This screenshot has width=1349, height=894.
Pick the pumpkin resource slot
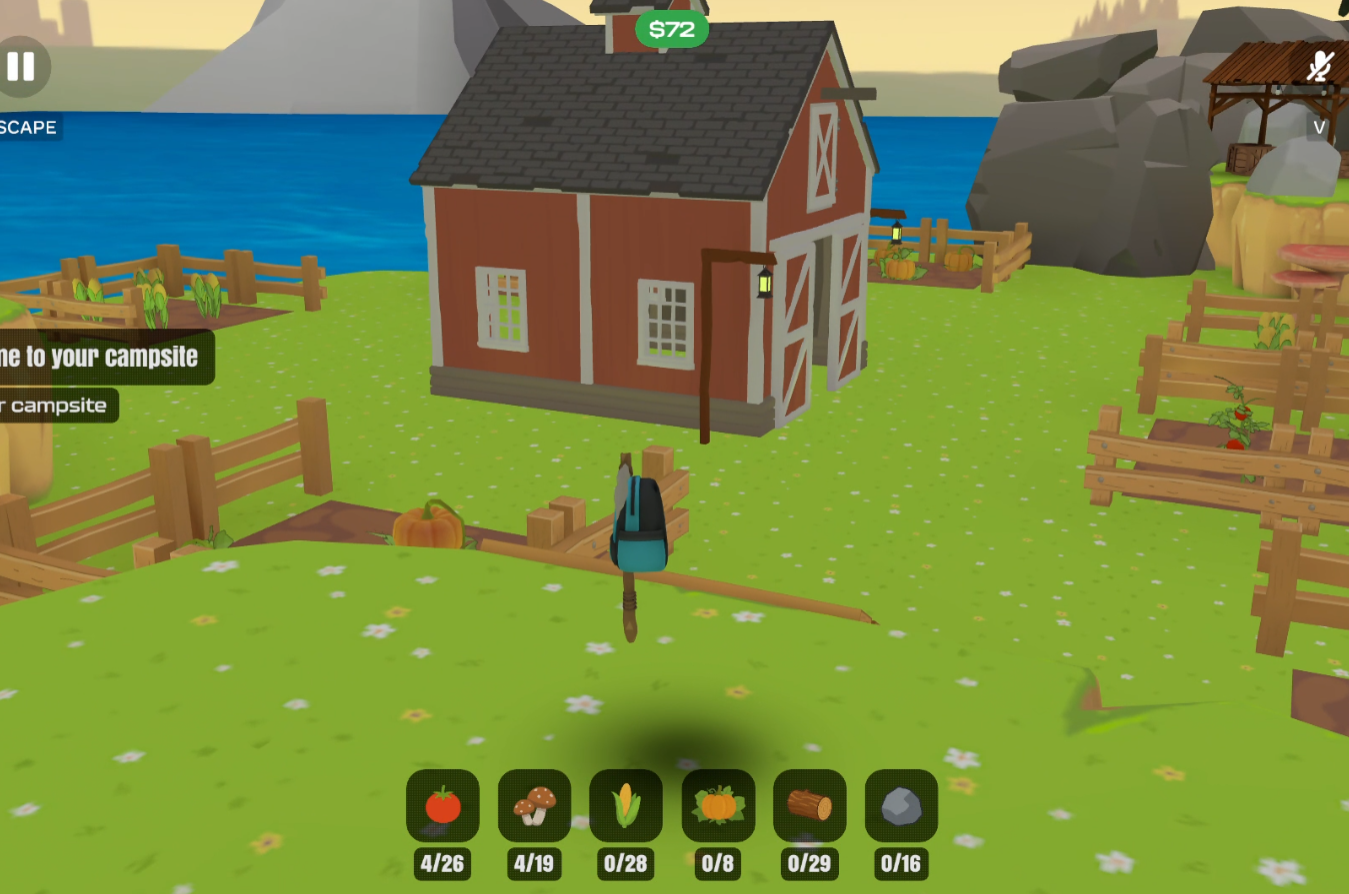[718, 805]
